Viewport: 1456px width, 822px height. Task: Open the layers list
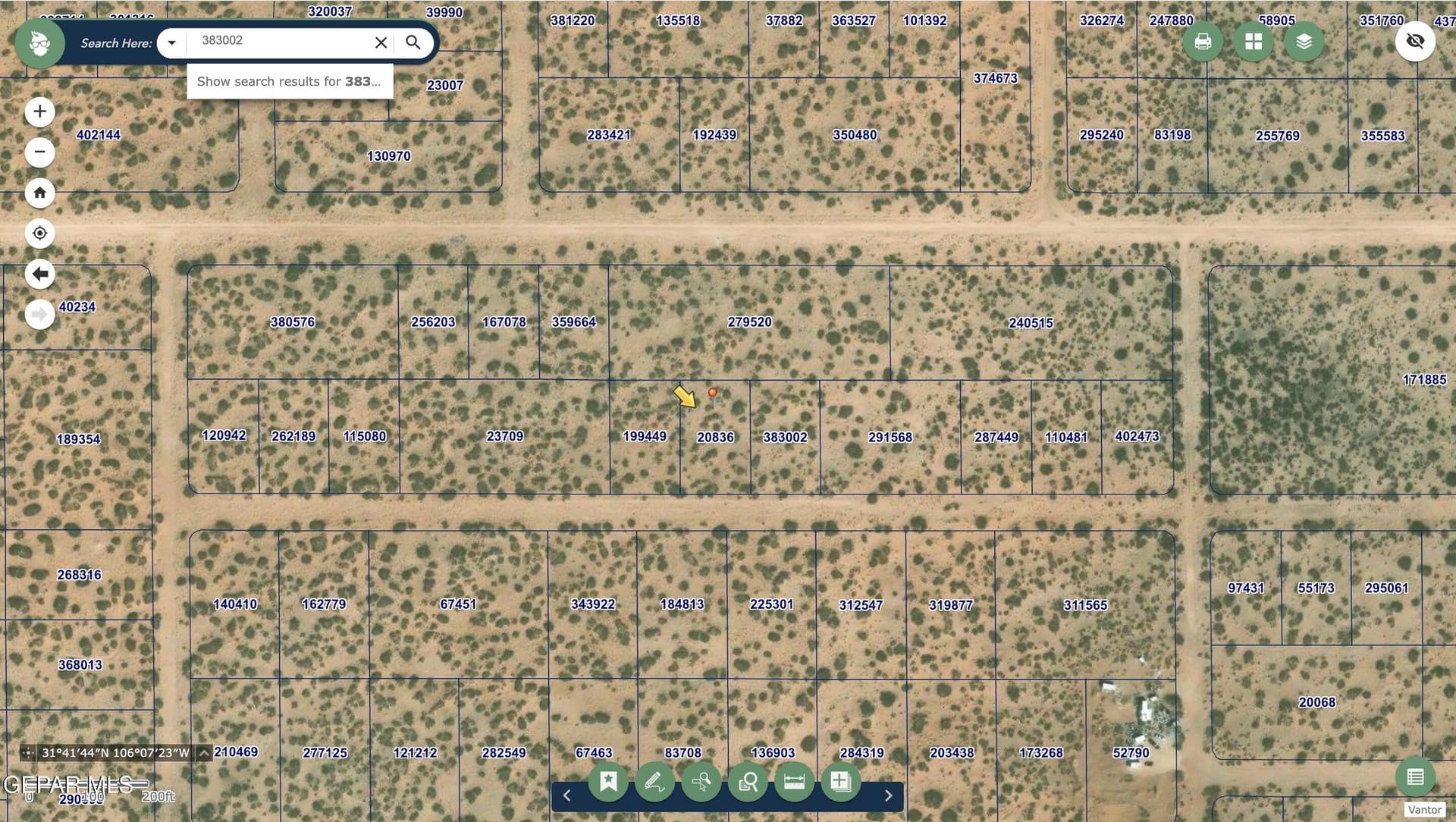tap(1304, 42)
